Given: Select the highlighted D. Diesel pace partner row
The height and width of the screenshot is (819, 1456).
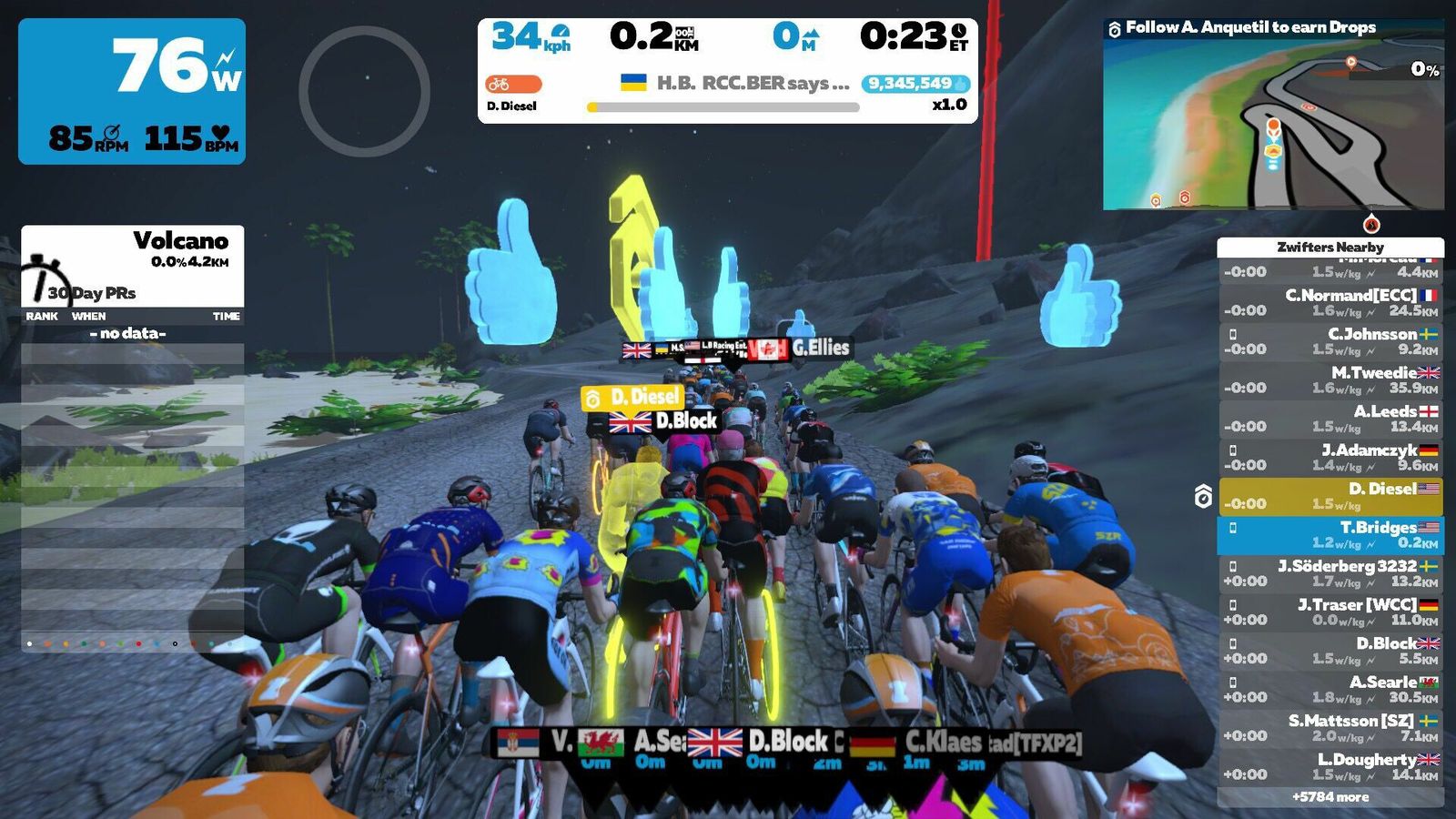Looking at the screenshot, I should (1330, 496).
